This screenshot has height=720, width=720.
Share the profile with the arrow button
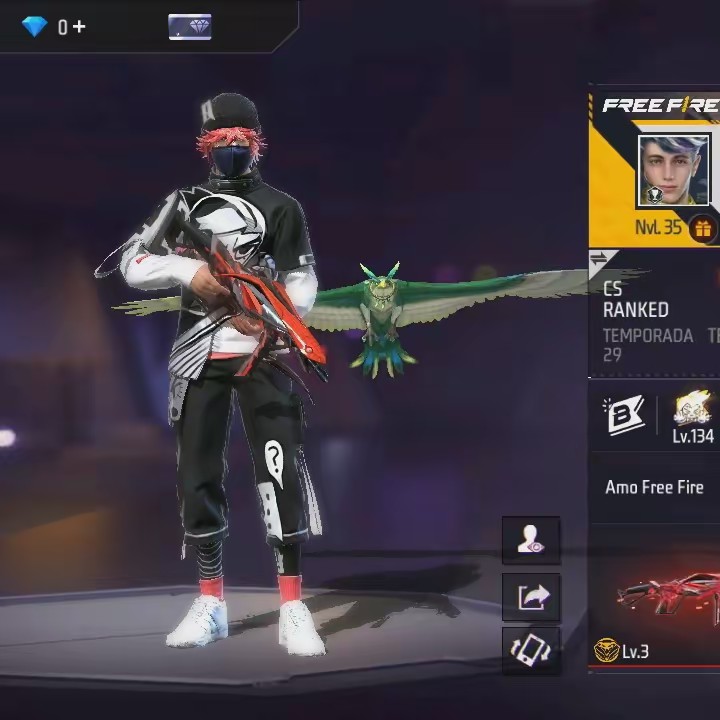(531, 597)
